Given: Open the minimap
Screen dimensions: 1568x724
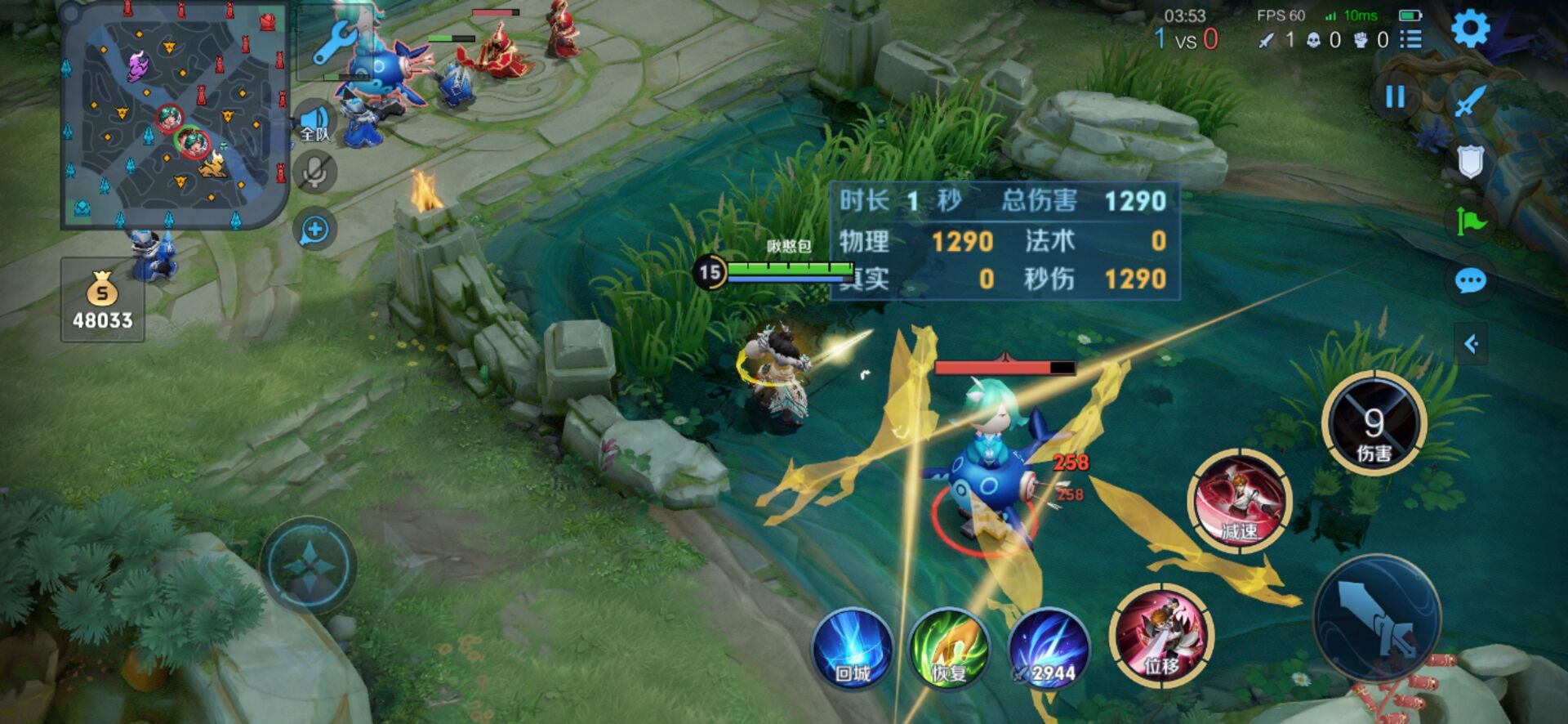Looking at the screenshot, I should point(175,116).
